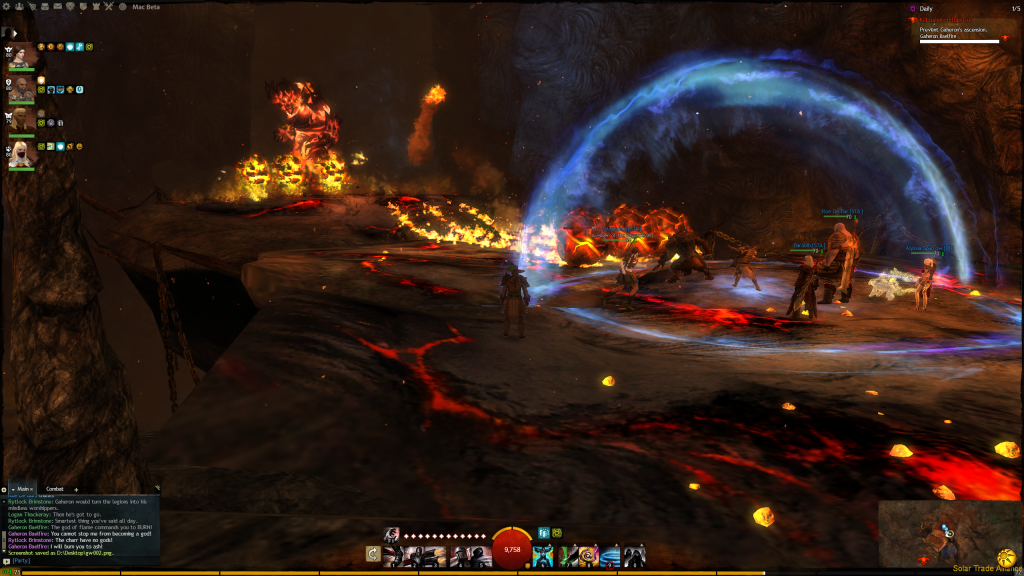Open chat options gear icon
Viewport: 1024px width, 576px height.
click(5, 489)
